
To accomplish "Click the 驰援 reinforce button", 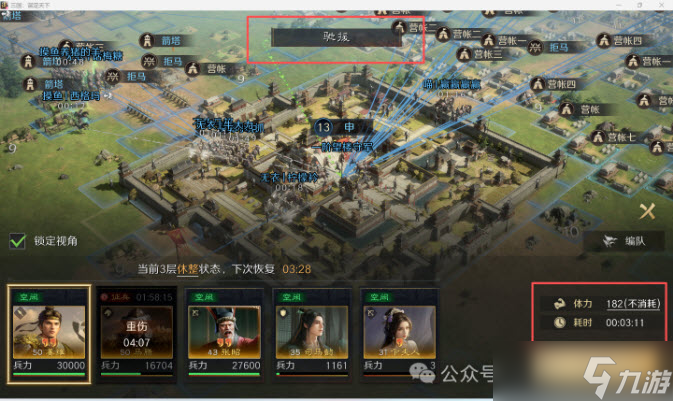I will pos(337,36).
